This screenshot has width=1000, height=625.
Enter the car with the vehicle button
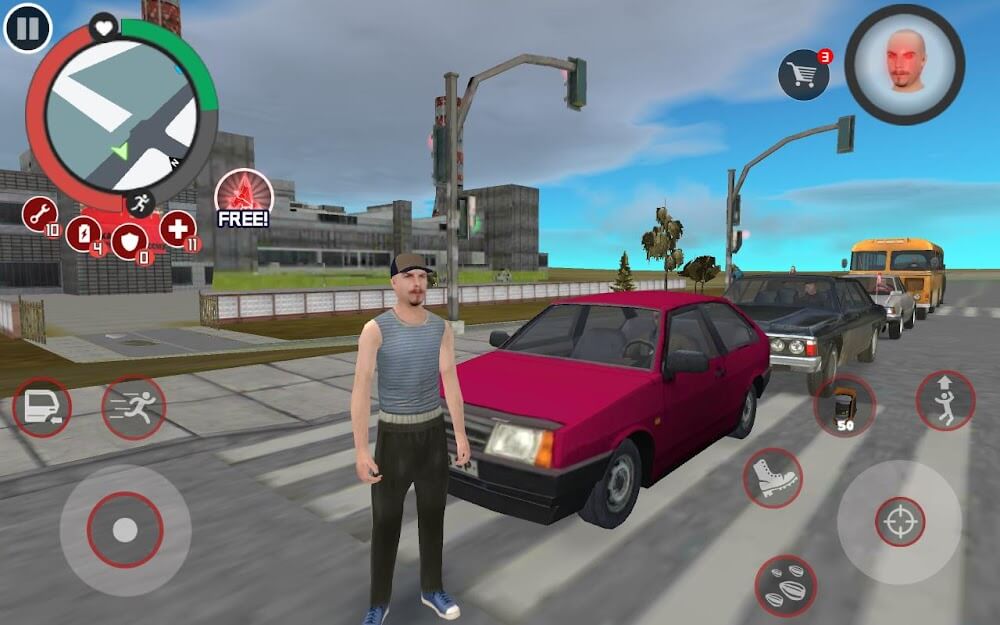click(x=42, y=407)
